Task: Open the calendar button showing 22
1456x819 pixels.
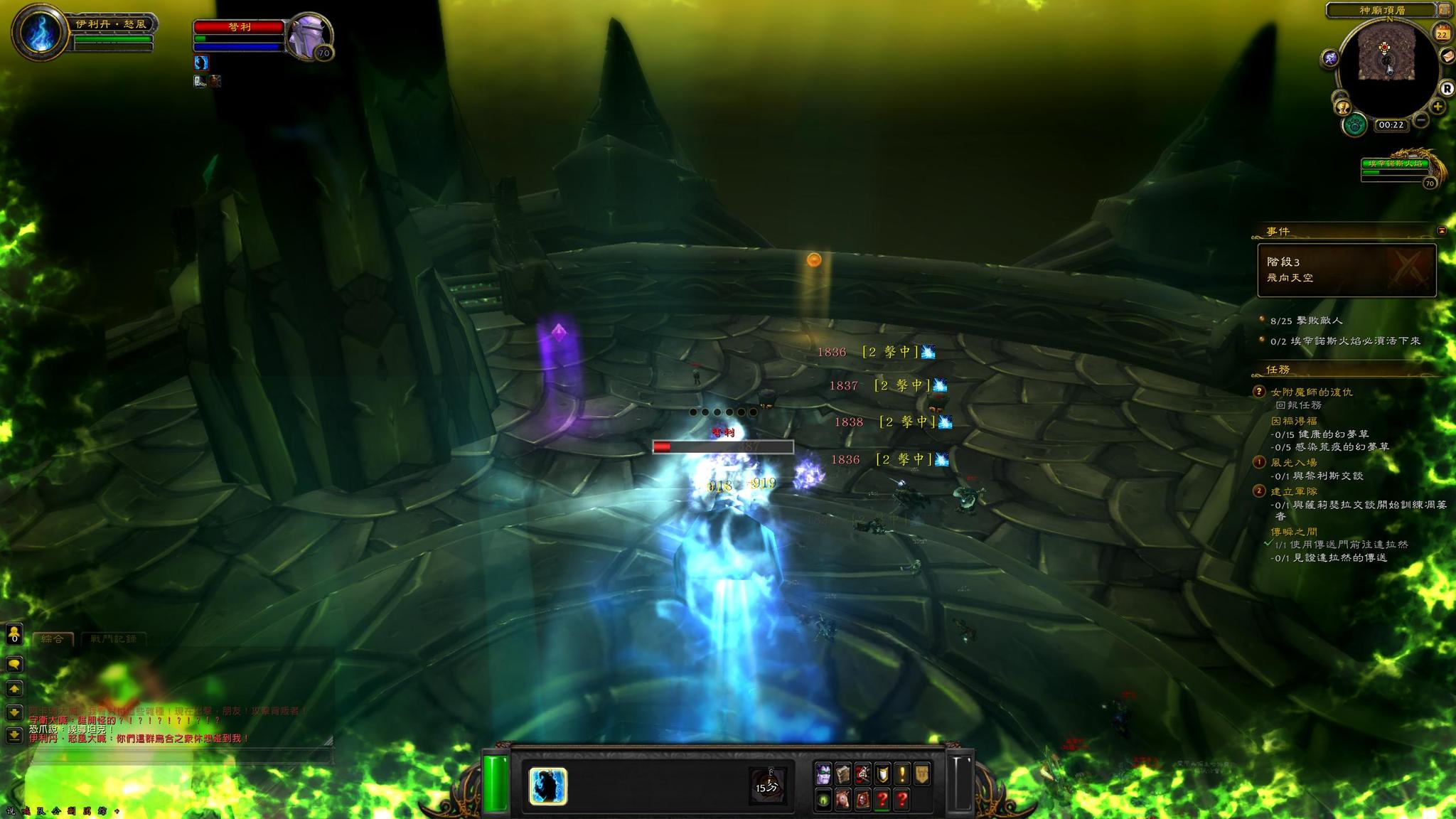Action: click(1442, 33)
